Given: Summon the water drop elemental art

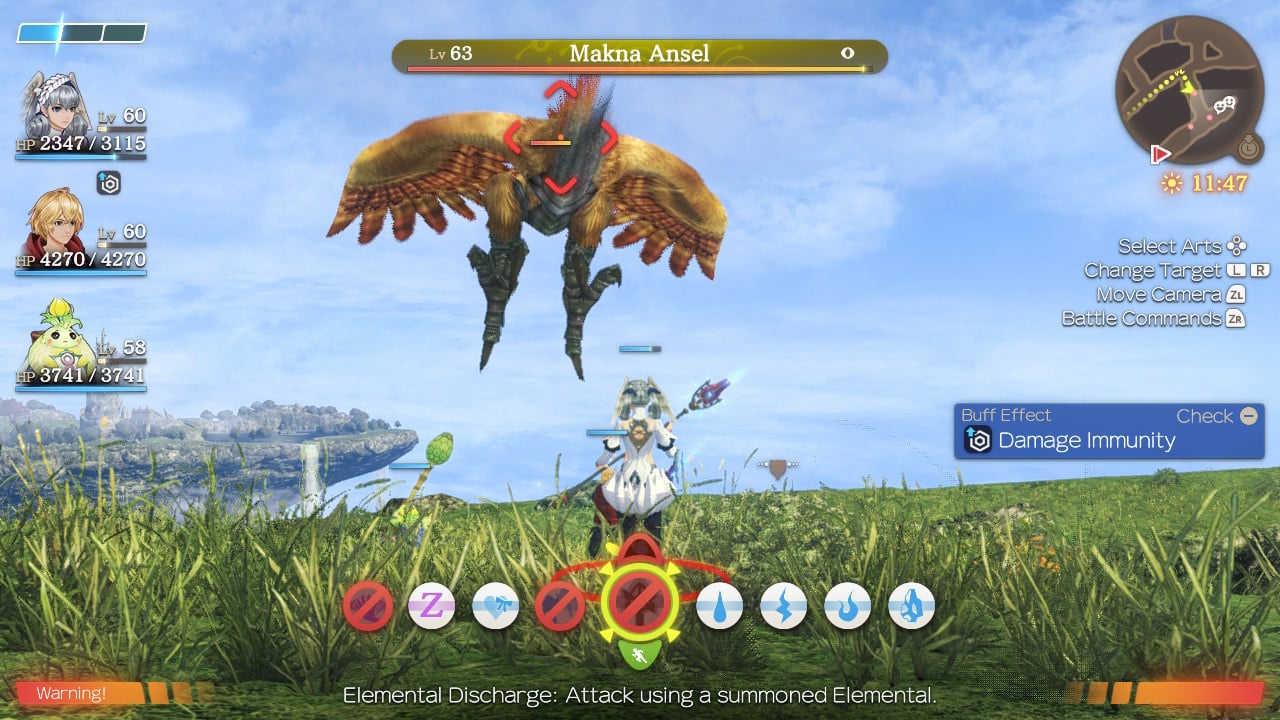Looking at the screenshot, I should [x=719, y=606].
